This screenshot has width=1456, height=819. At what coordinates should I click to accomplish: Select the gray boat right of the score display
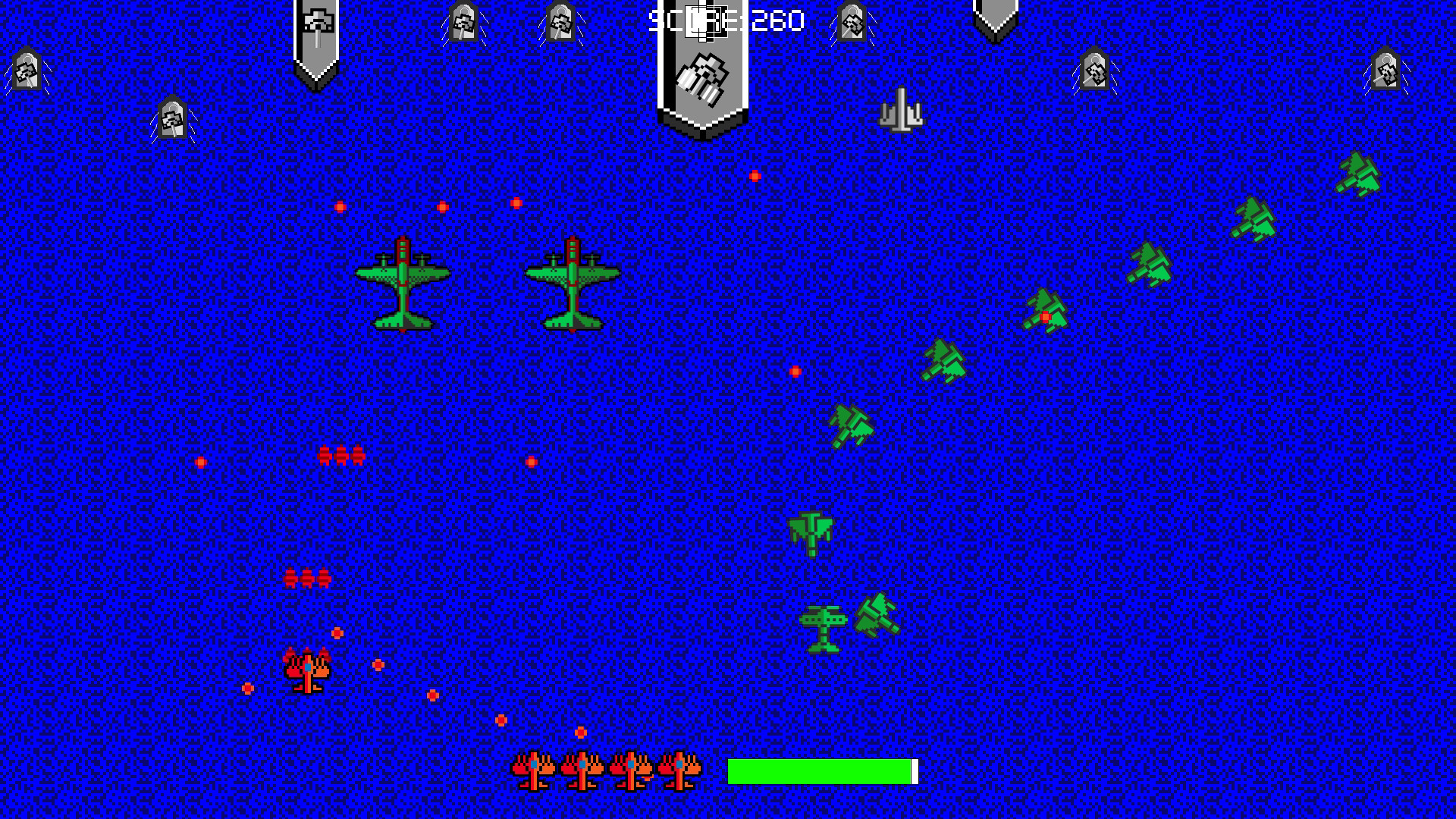click(x=853, y=21)
